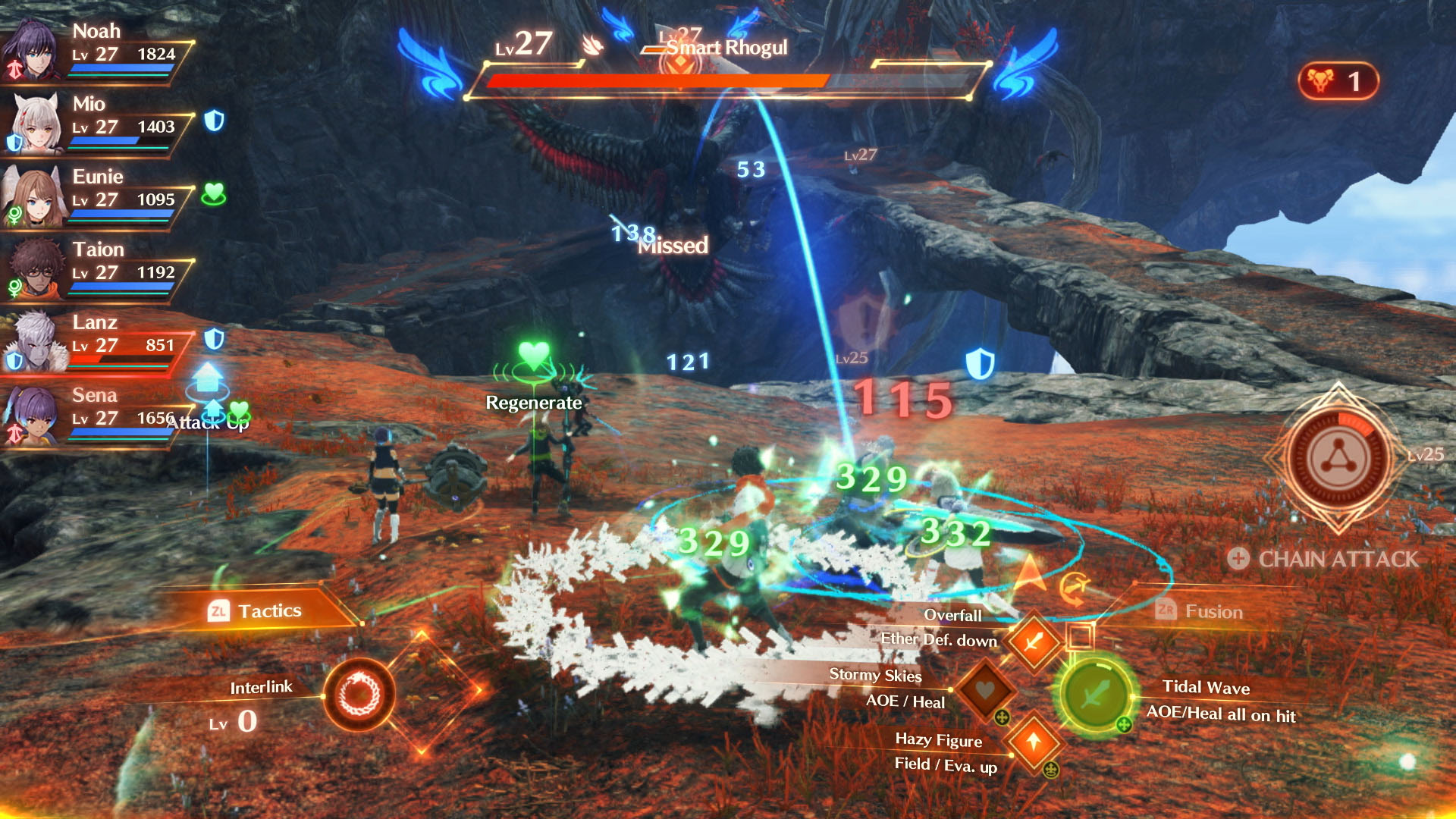The image size is (1456, 819).
Task: Click the enemy counter badge
Action: pyautogui.click(x=1338, y=81)
